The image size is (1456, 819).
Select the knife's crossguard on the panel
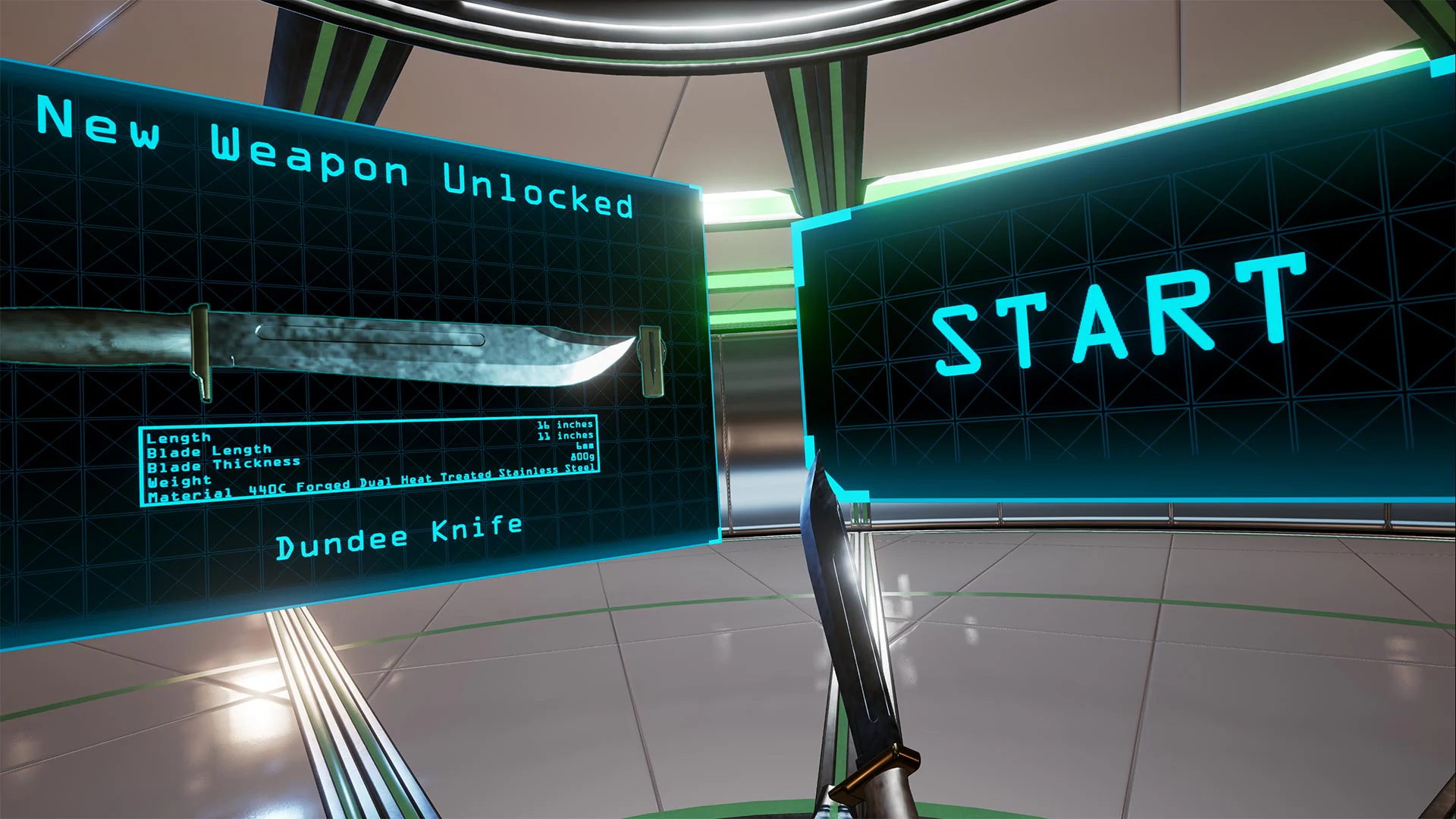199,353
